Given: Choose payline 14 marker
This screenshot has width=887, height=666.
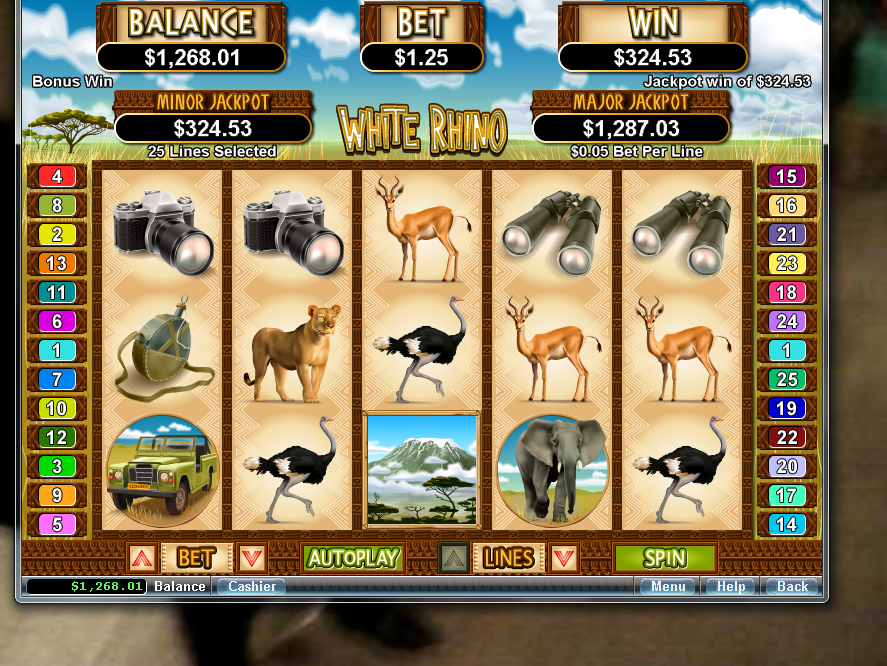Looking at the screenshot, I should [x=787, y=524].
